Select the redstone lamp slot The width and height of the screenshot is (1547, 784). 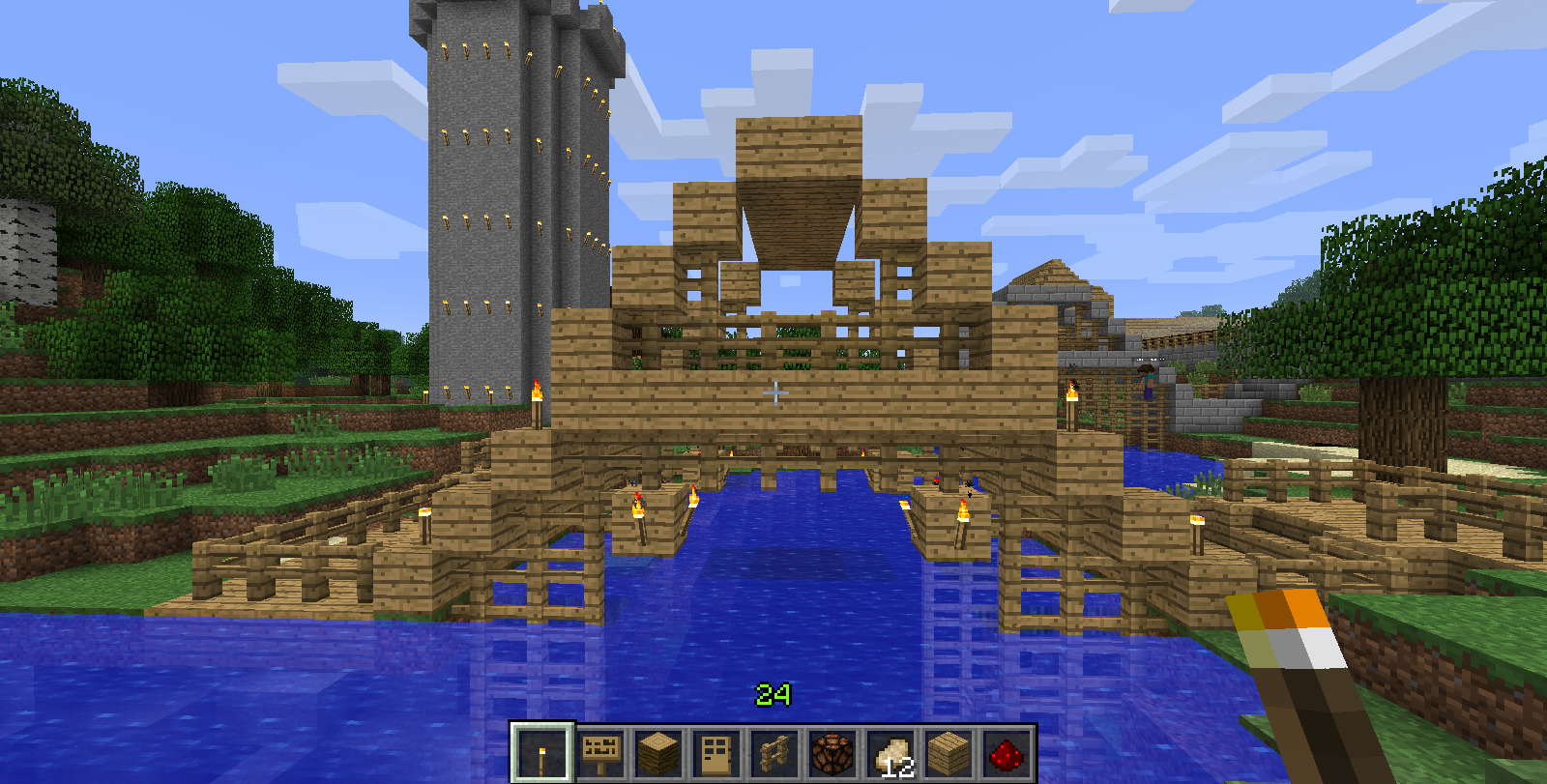[x=832, y=753]
